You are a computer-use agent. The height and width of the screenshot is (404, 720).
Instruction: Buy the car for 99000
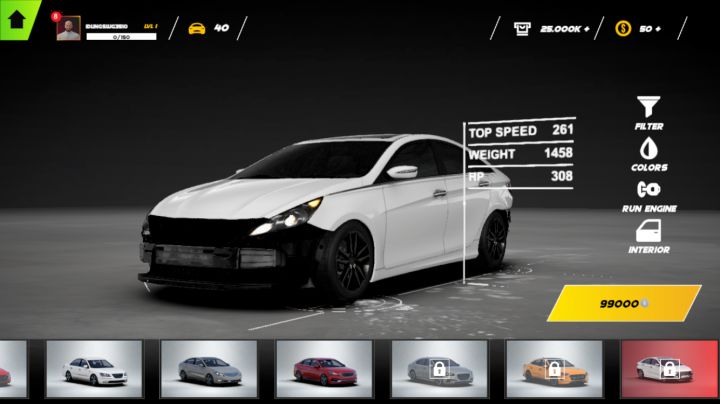623,302
